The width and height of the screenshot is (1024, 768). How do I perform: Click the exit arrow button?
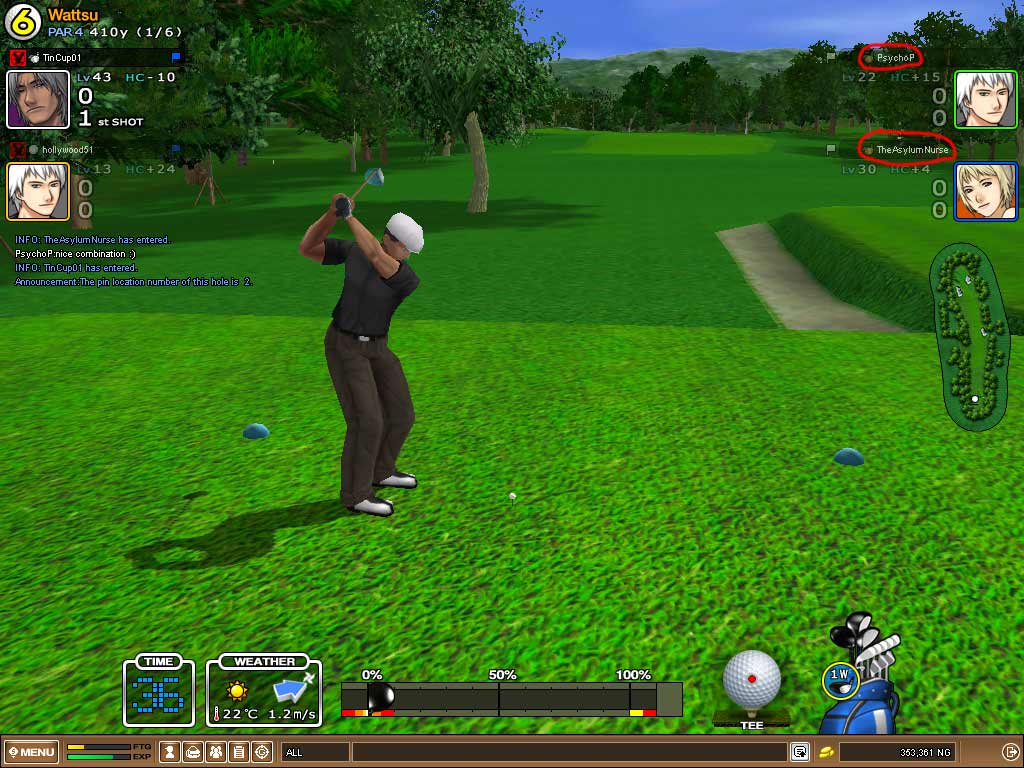[x=1010, y=752]
